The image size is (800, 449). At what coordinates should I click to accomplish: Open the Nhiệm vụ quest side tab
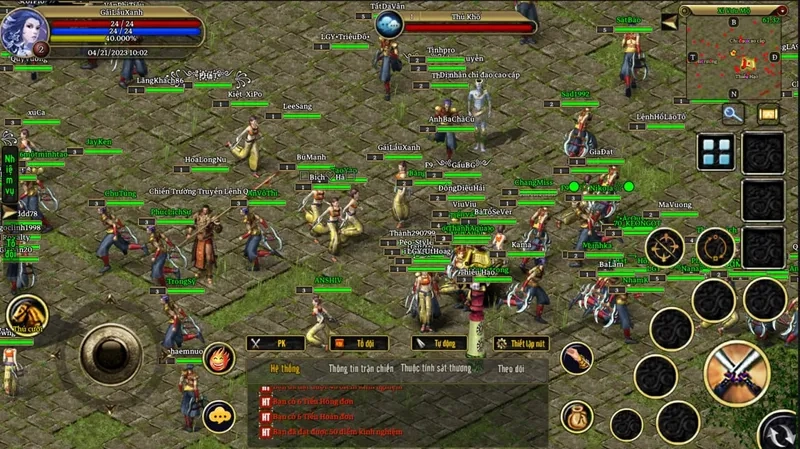(x=9, y=174)
